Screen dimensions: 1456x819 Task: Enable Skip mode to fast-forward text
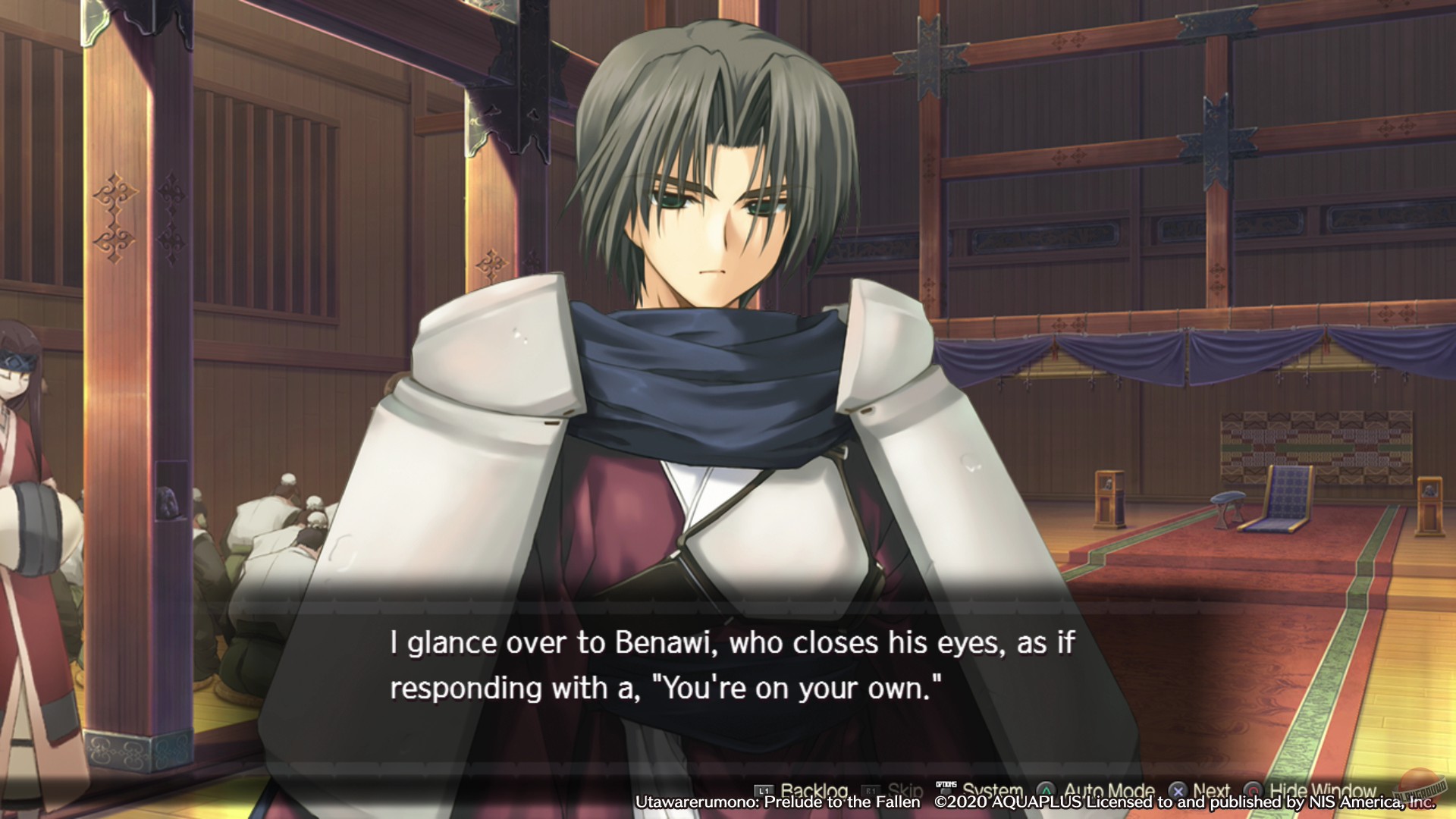(x=904, y=791)
